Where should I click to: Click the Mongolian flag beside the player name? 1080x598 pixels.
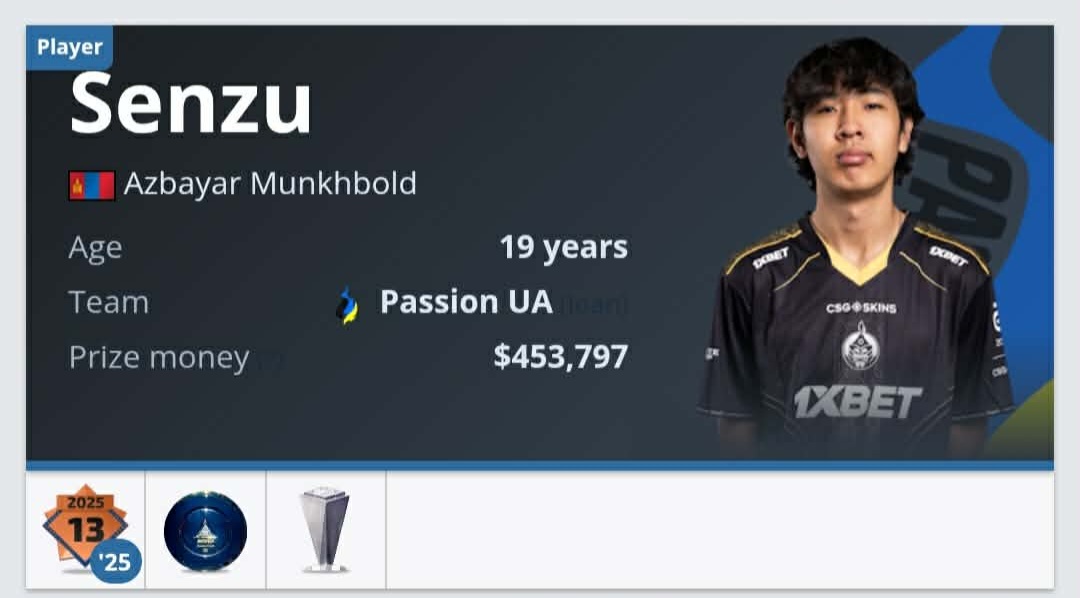point(91,185)
